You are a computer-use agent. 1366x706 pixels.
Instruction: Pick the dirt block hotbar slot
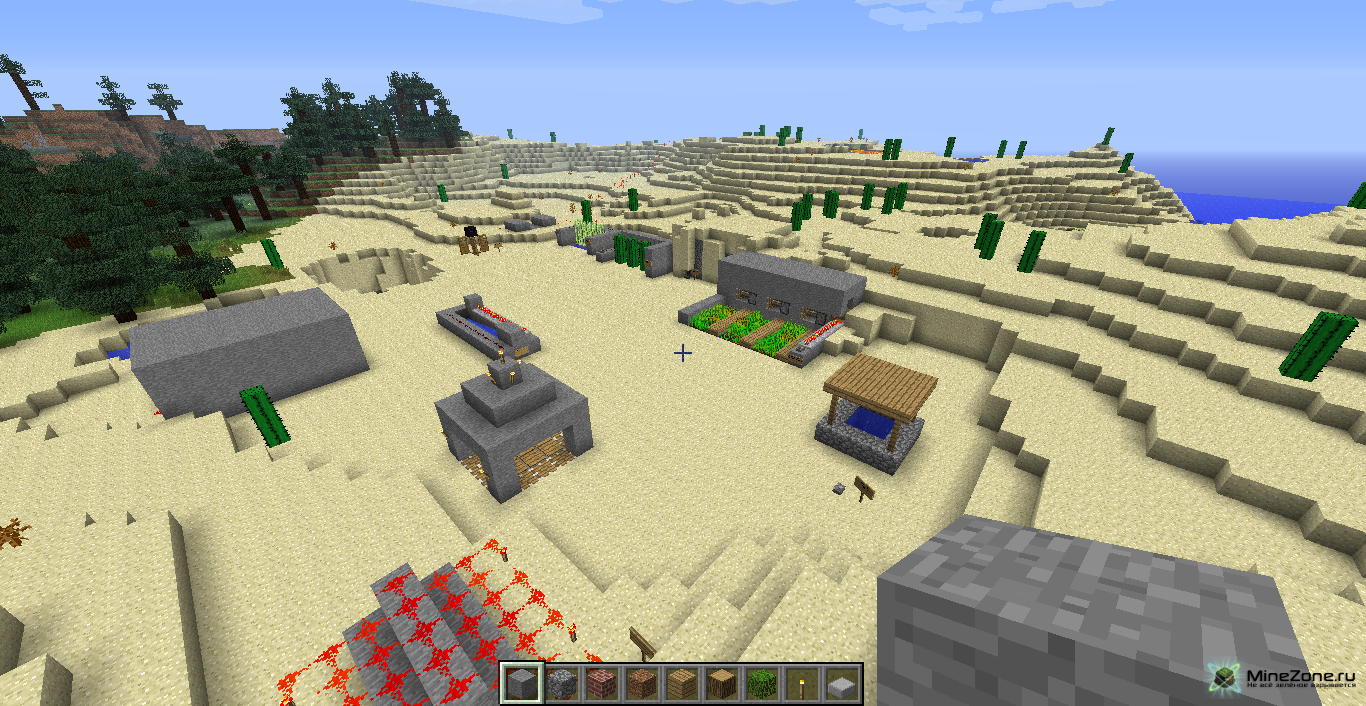[x=641, y=684]
